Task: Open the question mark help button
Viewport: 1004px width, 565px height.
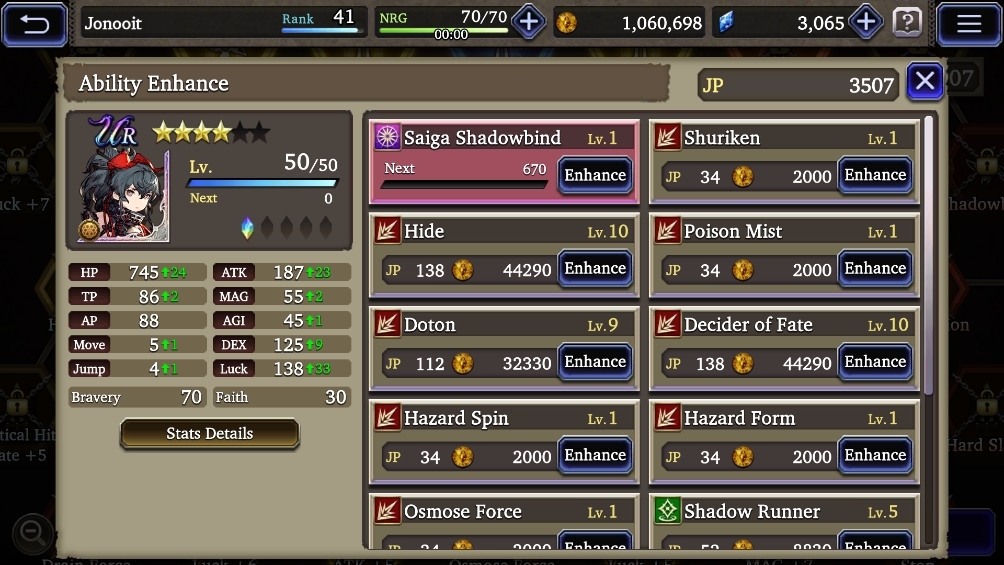Action: (x=907, y=22)
